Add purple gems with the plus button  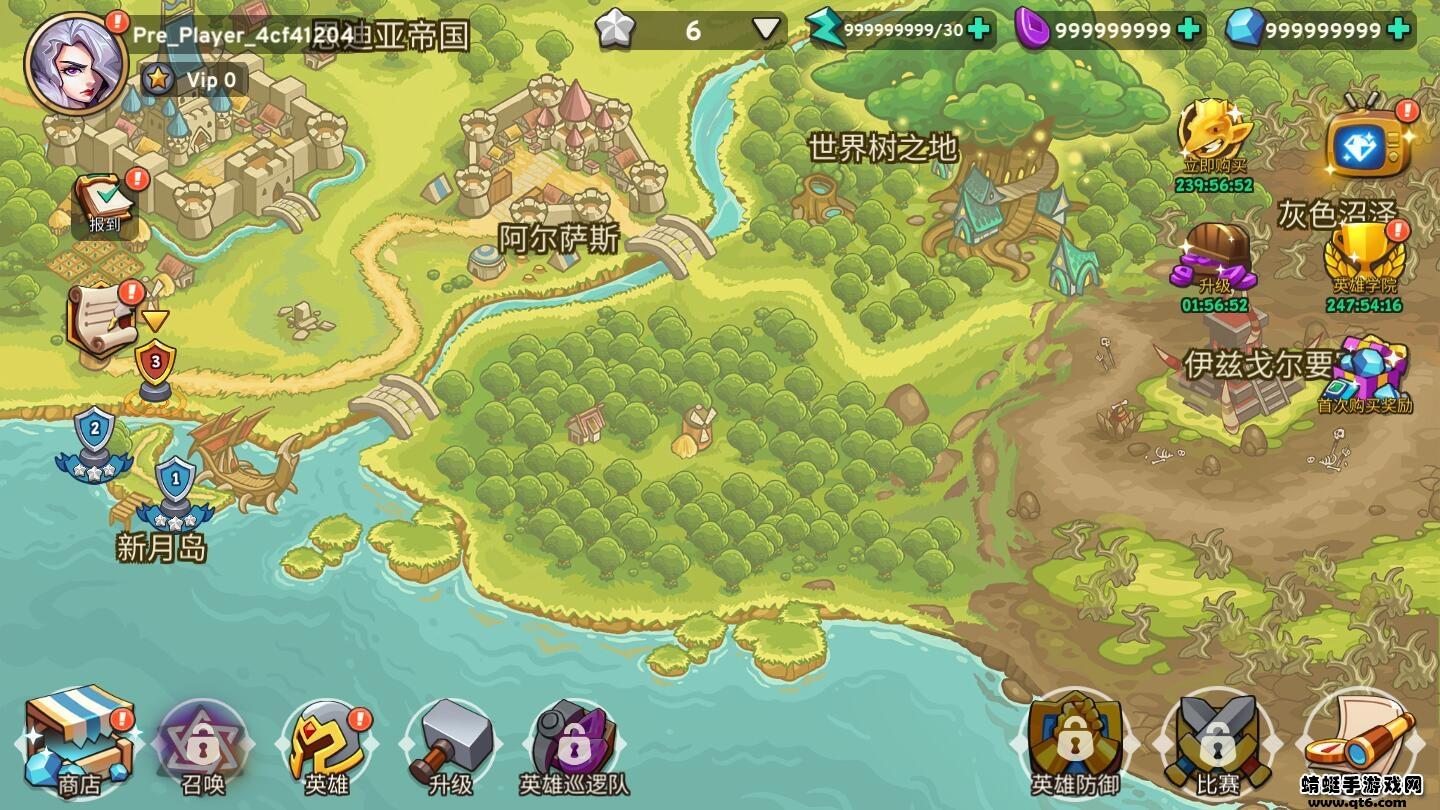coord(1189,29)
